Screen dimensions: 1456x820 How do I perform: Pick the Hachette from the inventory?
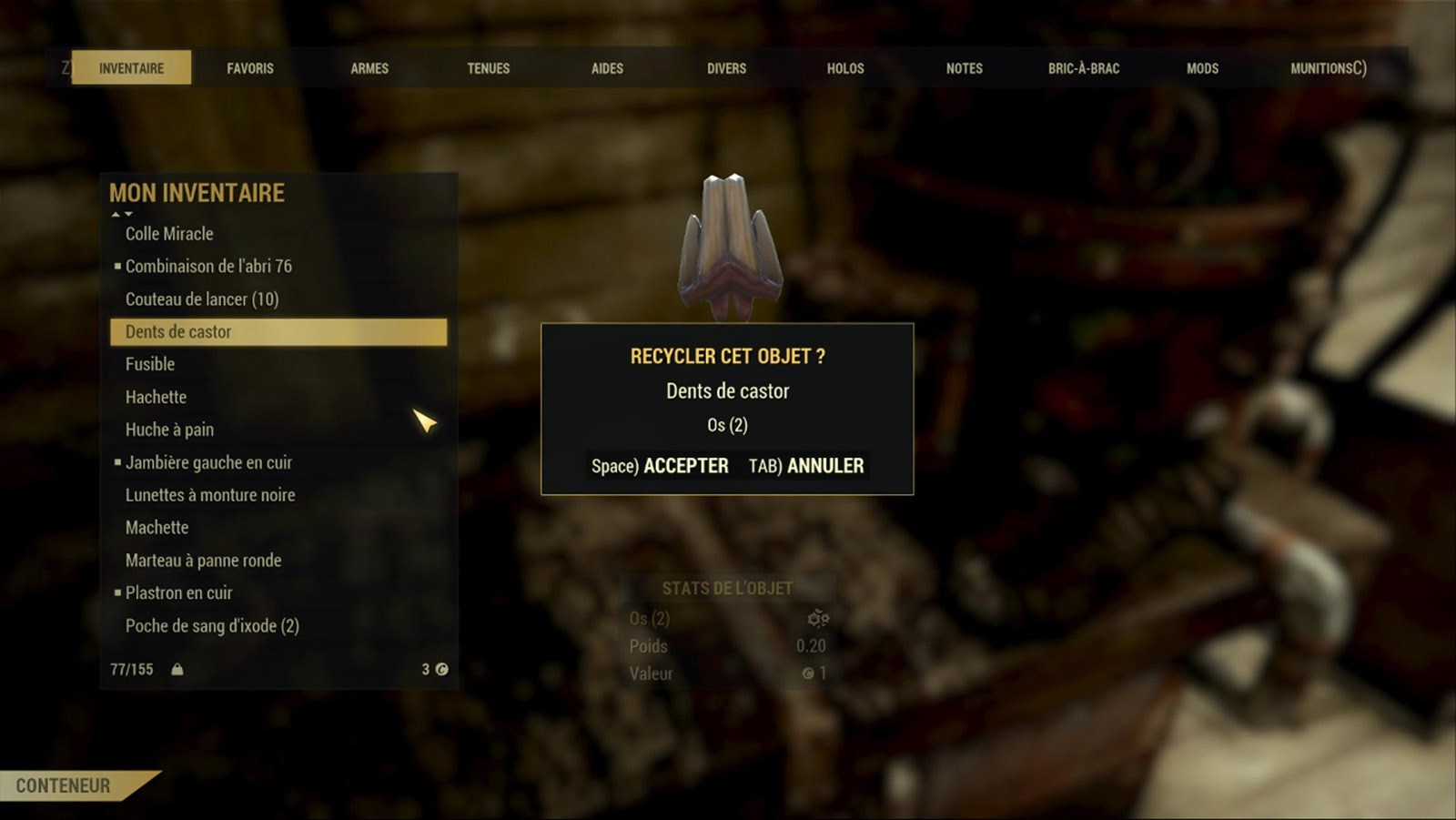(x=156, y=397)
